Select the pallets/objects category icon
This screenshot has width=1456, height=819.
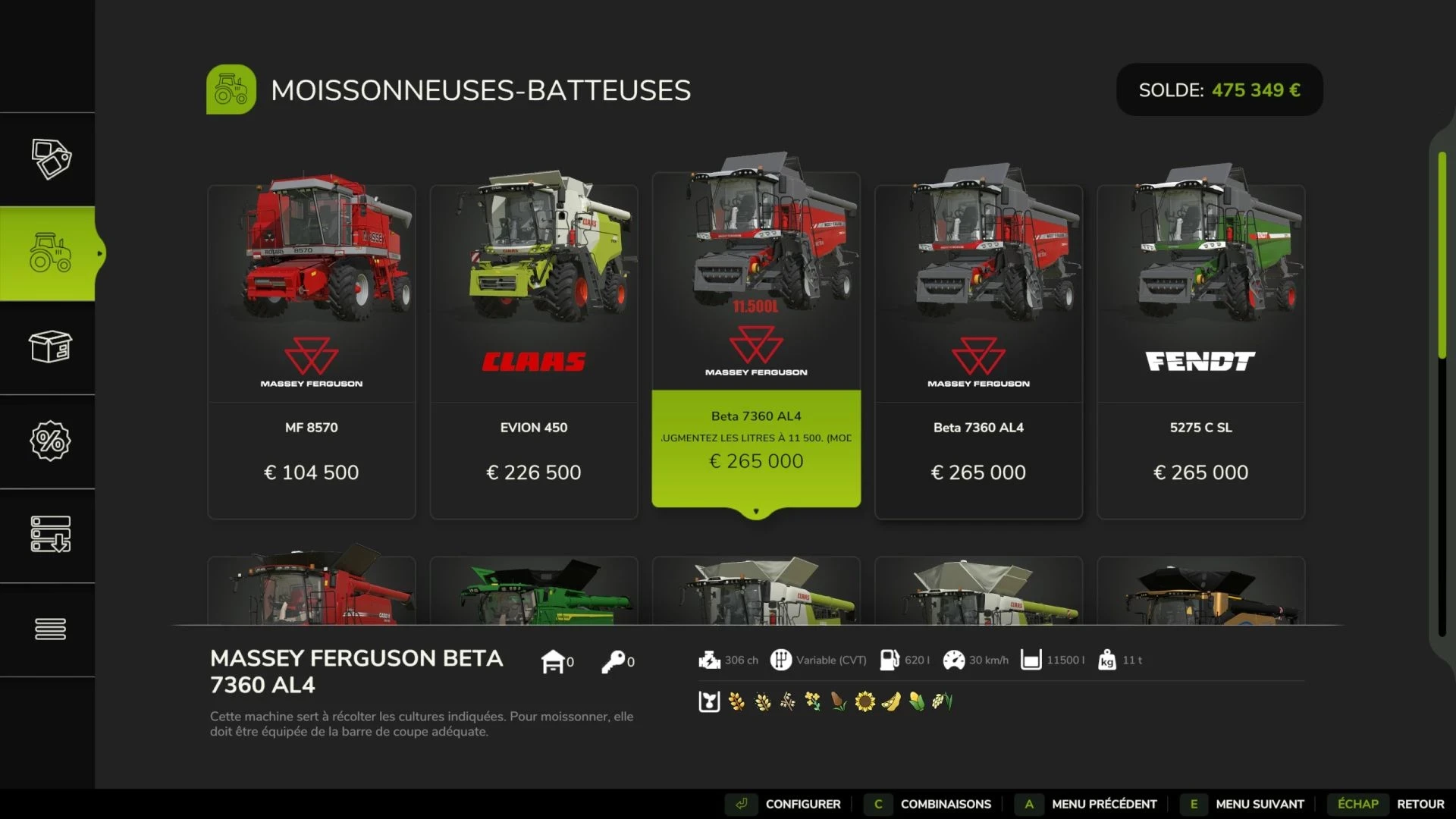[50, 347]
